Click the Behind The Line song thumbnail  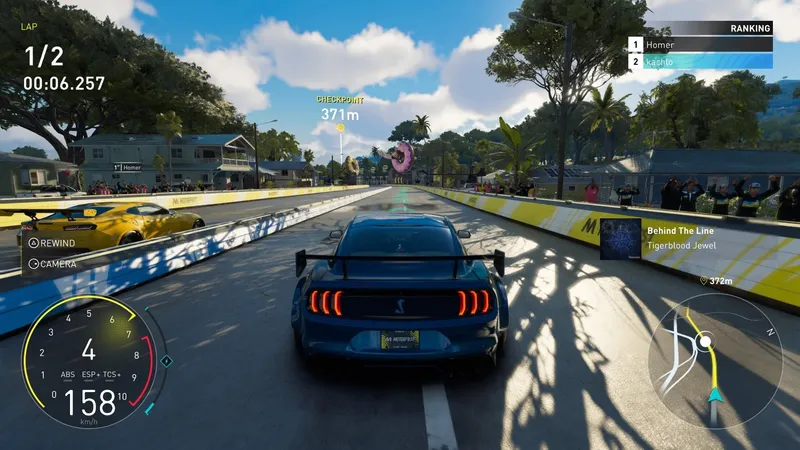pyautogui.click(x=620, y=239)
